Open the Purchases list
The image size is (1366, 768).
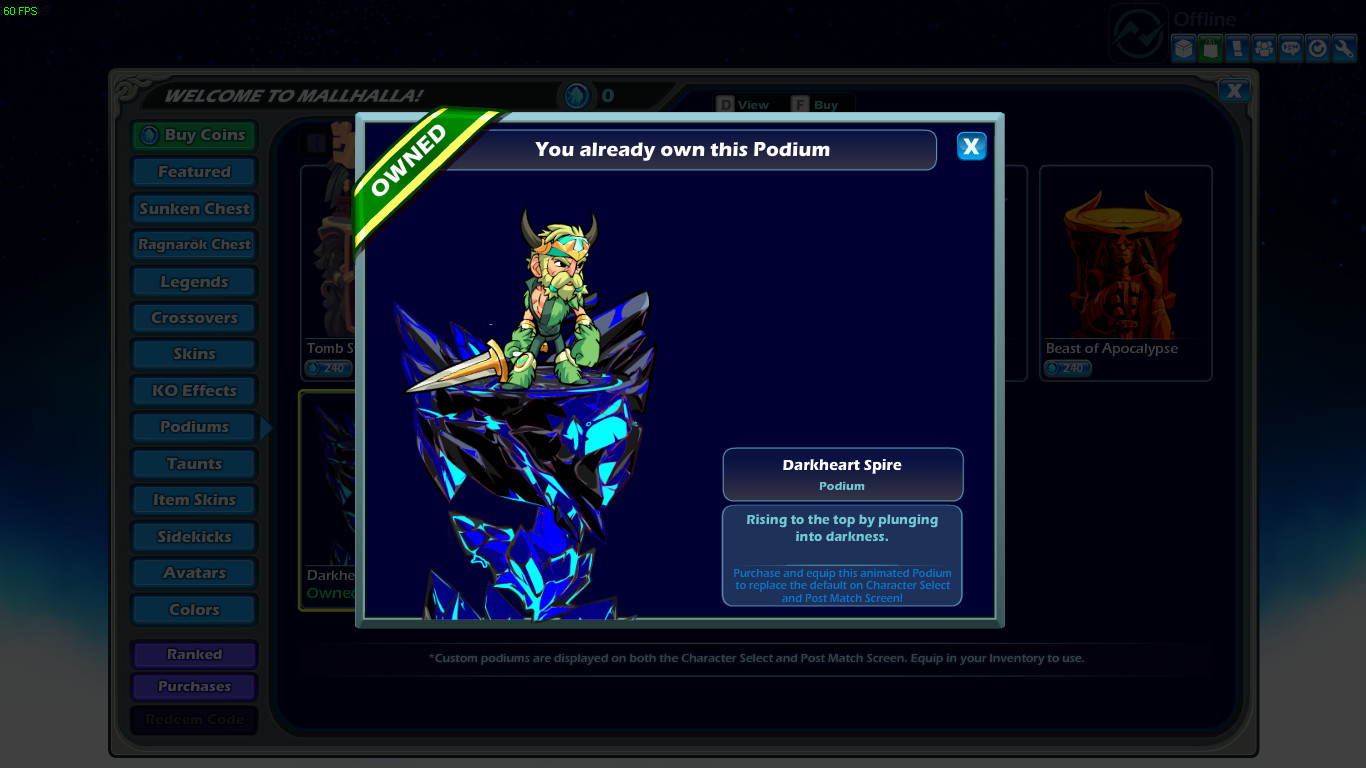[193, 686]
